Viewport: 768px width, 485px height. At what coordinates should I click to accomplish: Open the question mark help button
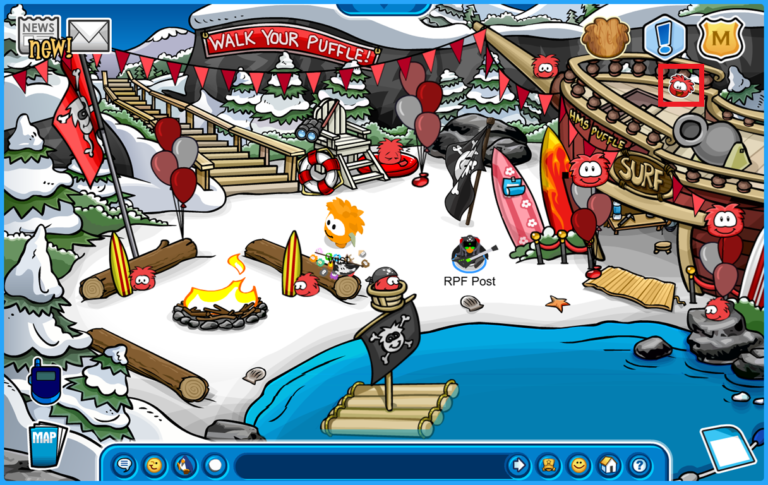click(639, 465)
